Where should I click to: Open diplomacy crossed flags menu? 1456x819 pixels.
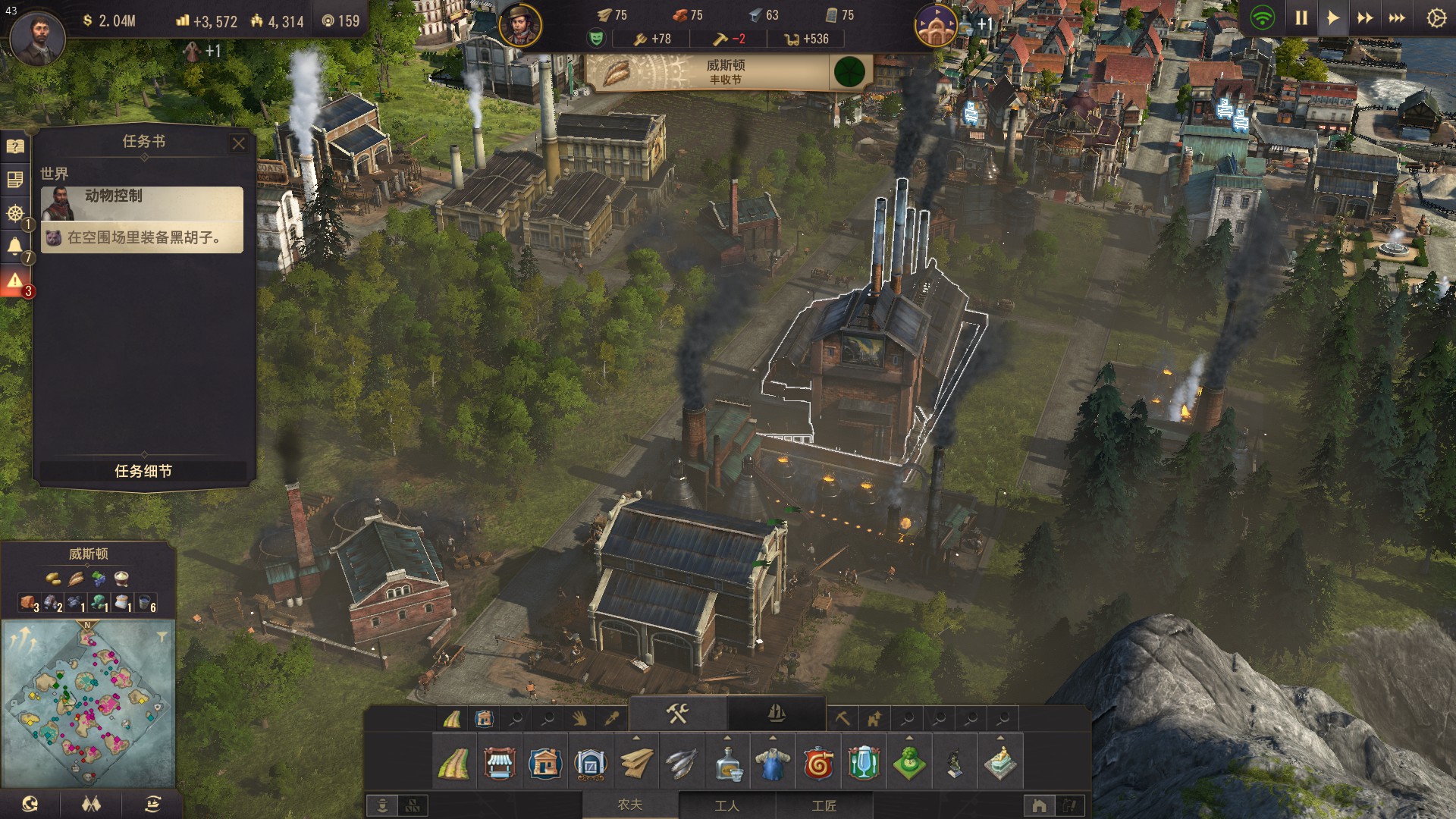(x=92, y=805)
